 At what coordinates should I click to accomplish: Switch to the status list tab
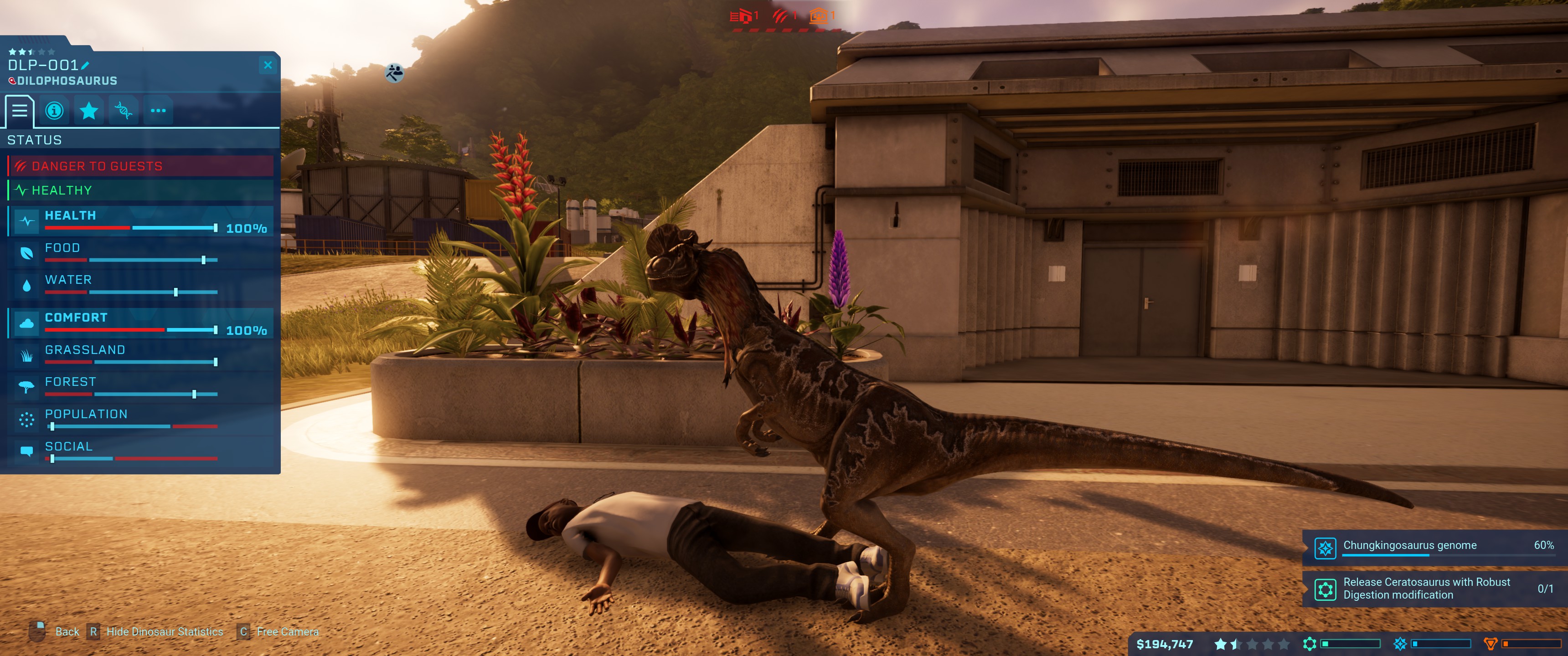(x=20, y=111)
